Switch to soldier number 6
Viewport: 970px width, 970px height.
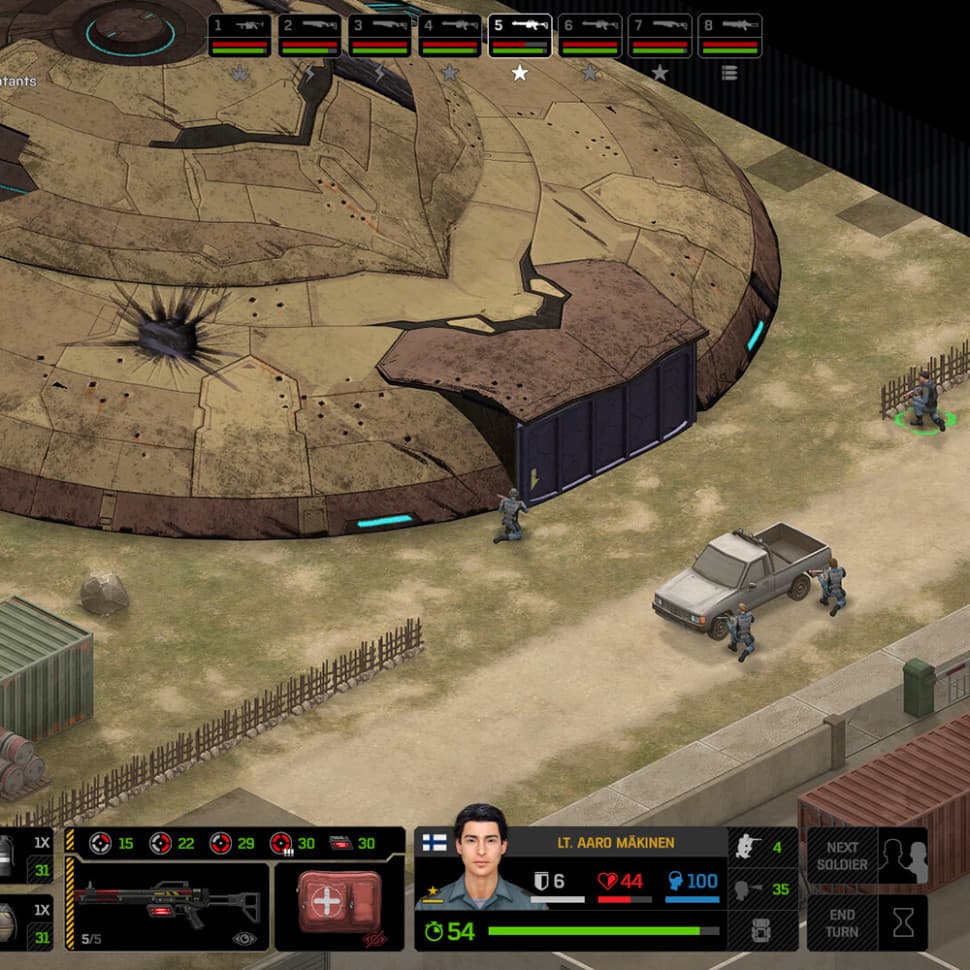(590, 35)
